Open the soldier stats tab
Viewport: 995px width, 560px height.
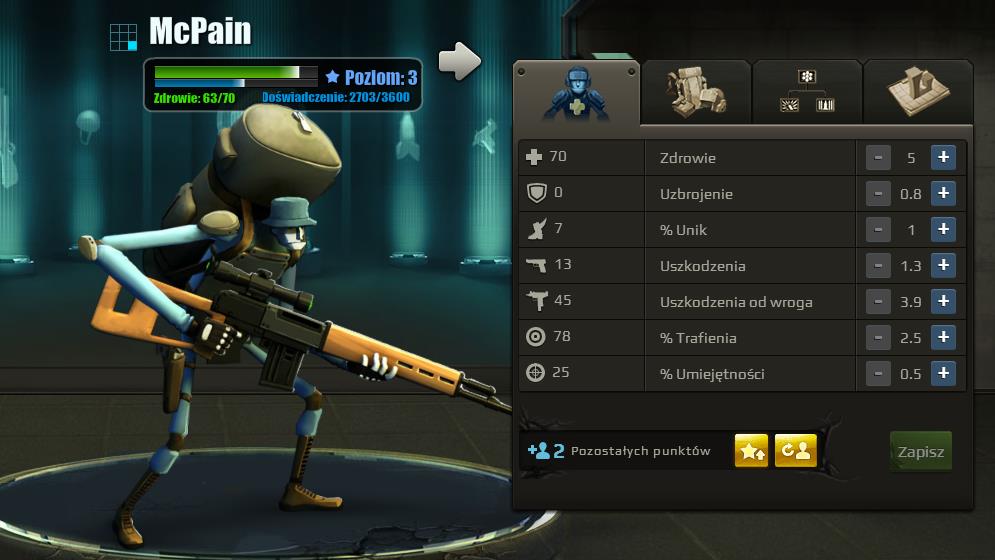click(576, 93)
